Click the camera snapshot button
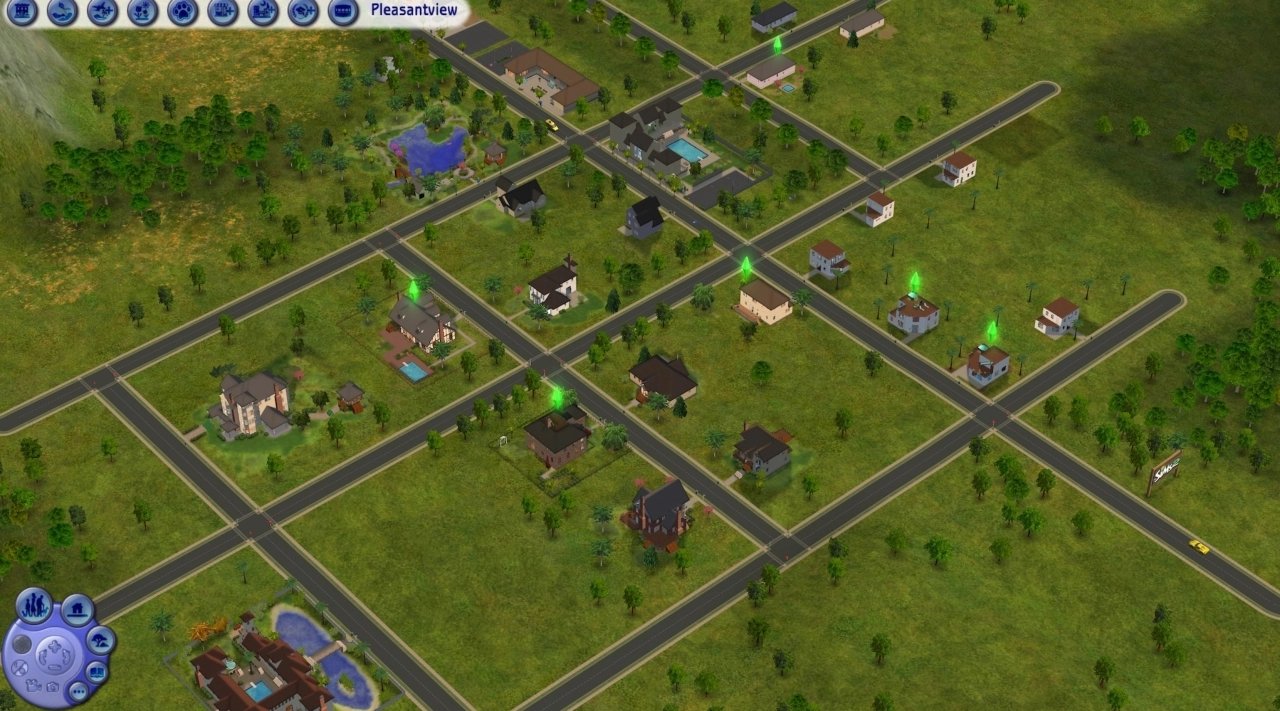Viewport: 1280px width, 711px height. [51, 688]
